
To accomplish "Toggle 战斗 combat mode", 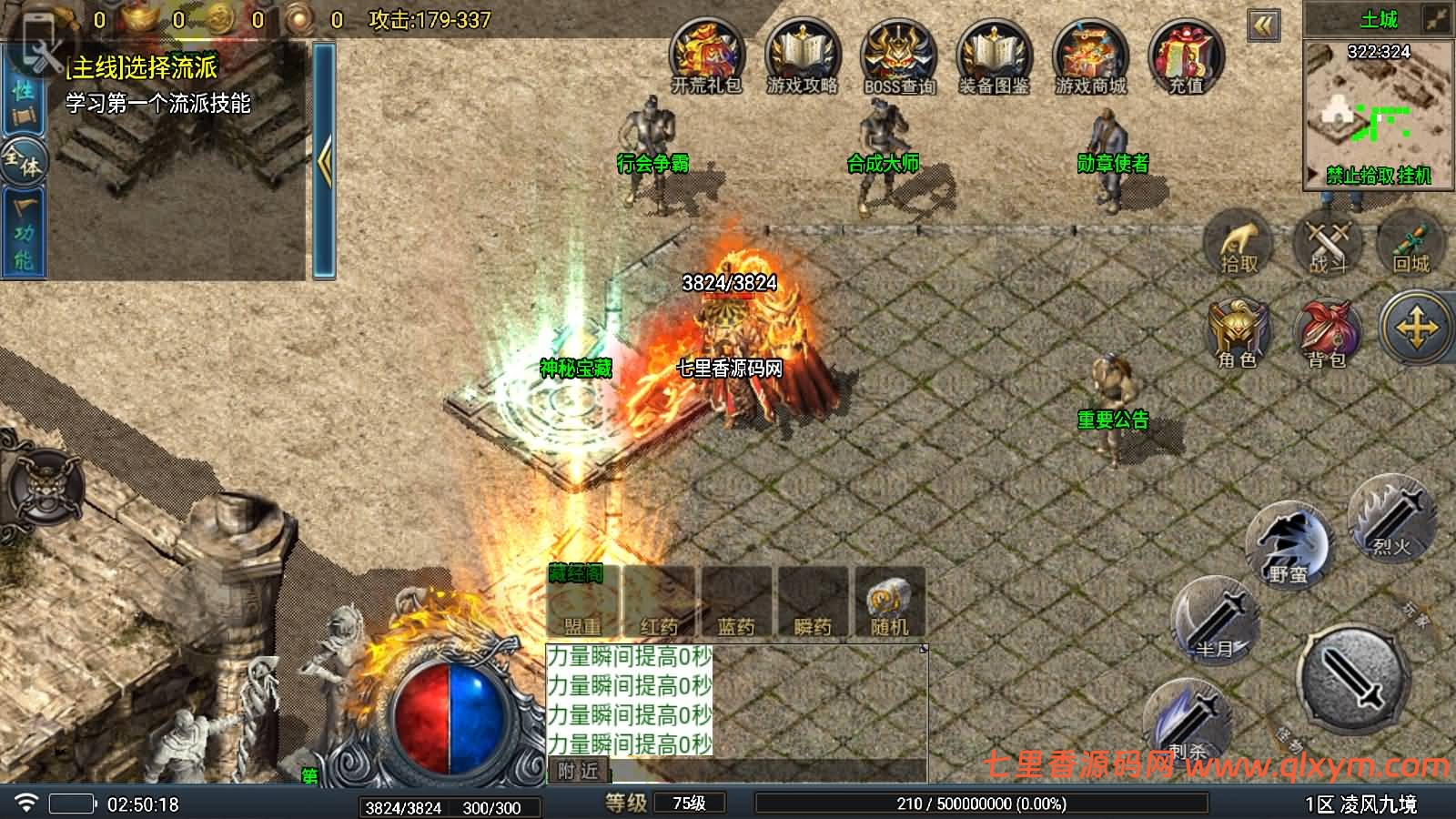I will coord(1328,244).
